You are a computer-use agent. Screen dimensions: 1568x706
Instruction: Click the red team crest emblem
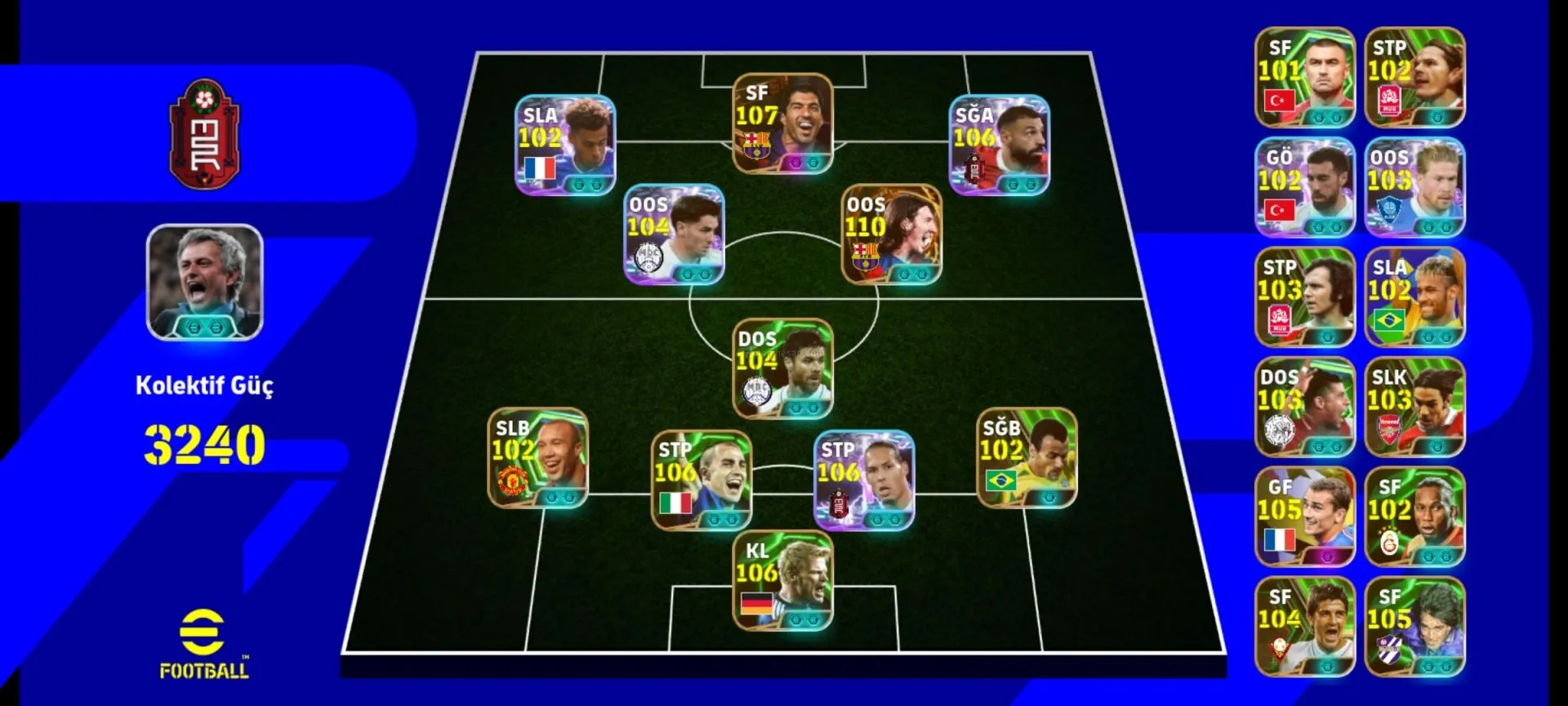204,135
